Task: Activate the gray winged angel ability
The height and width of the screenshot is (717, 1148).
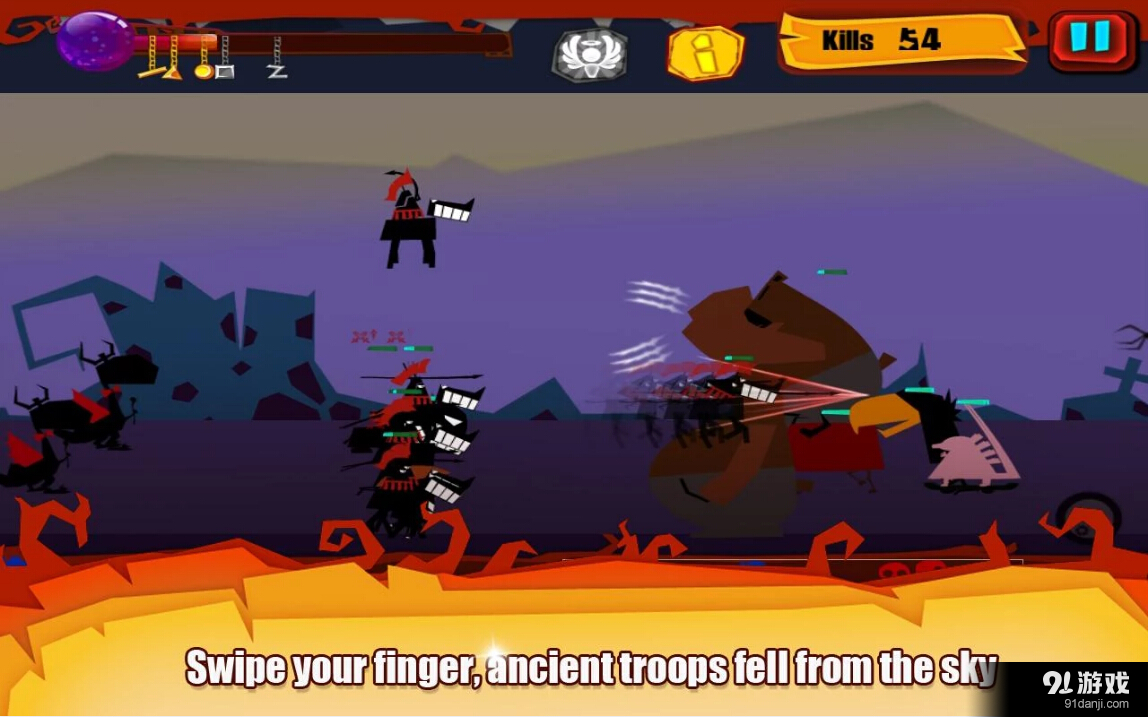Action: (590, 54)
